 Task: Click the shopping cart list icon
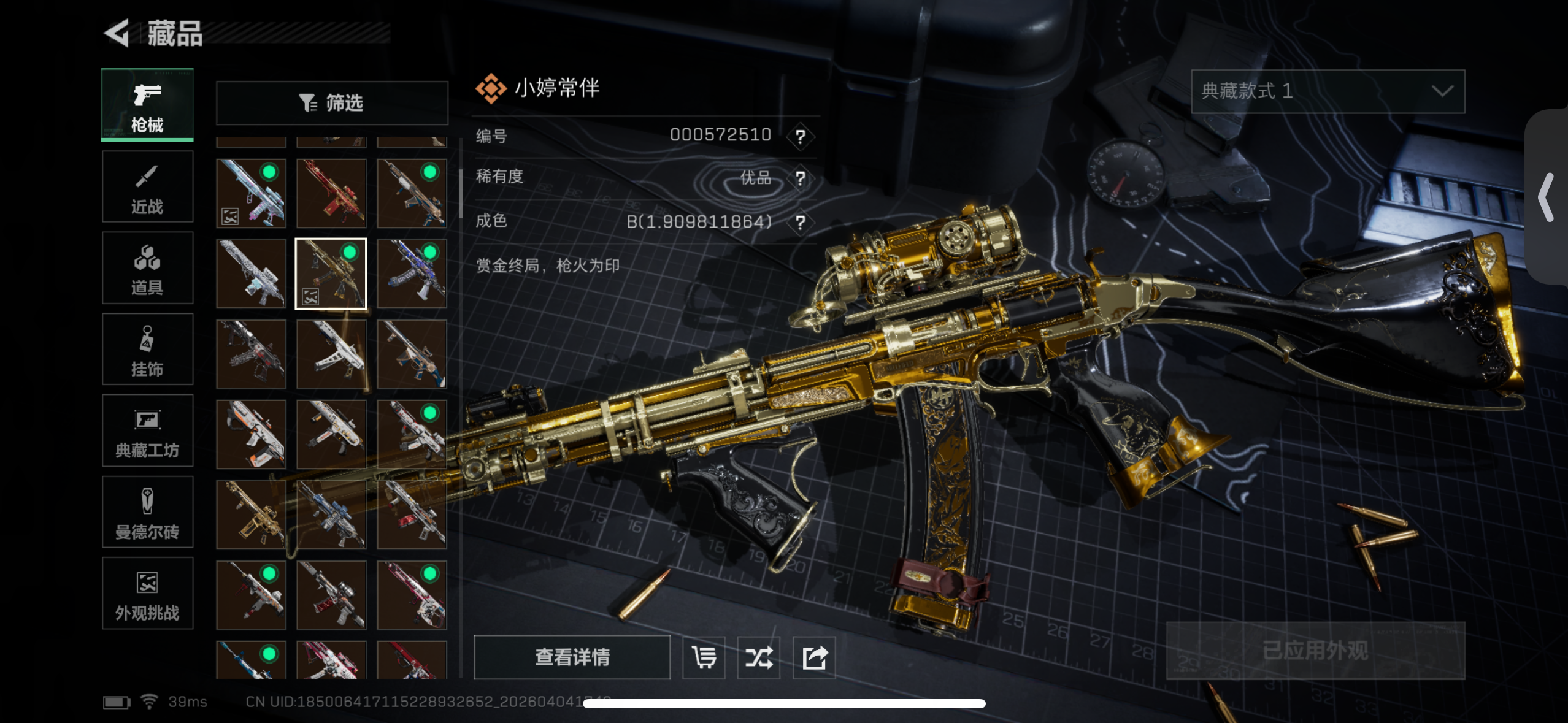click(x=704, y=657)
